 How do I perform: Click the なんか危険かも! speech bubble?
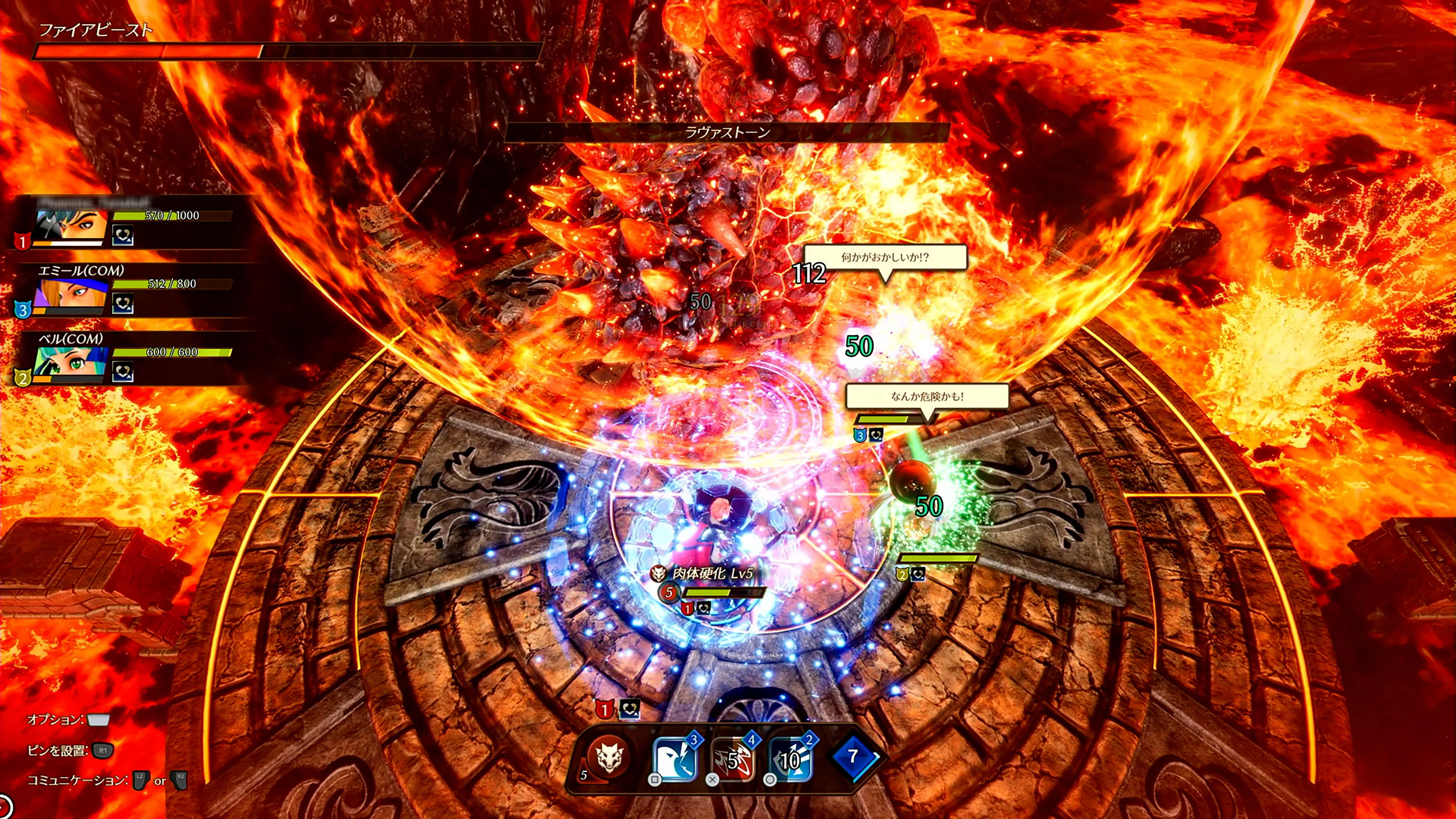[927, 397]
